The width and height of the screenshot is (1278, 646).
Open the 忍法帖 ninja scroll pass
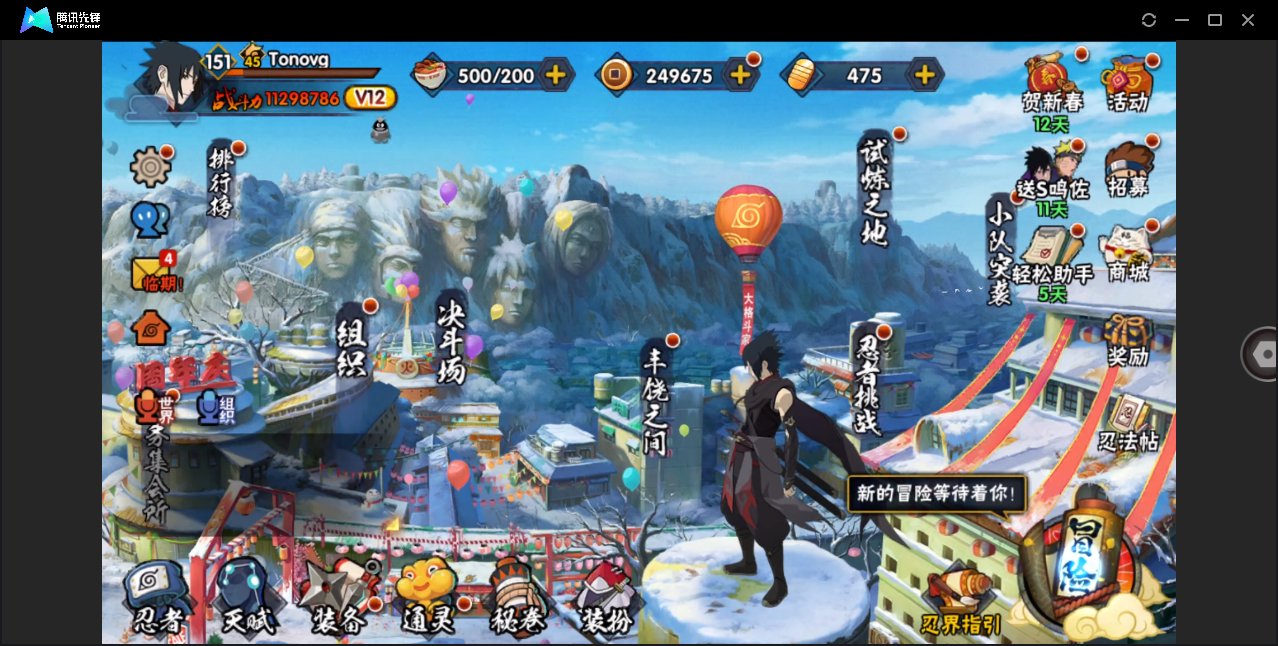click(1128, 424)
